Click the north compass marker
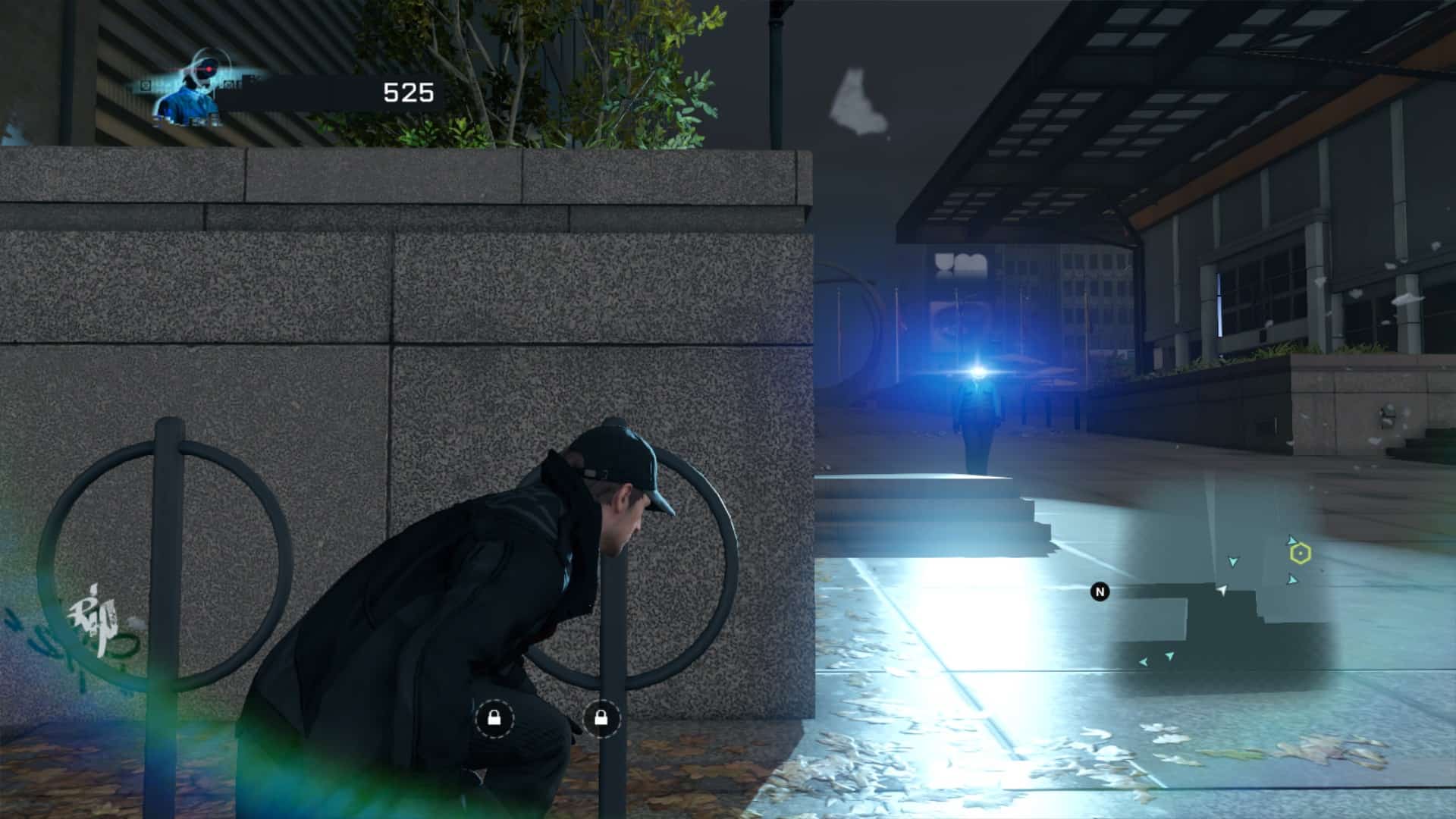Image resolution: width=1456 pixels, height=819 pixels. (1100, 591)
